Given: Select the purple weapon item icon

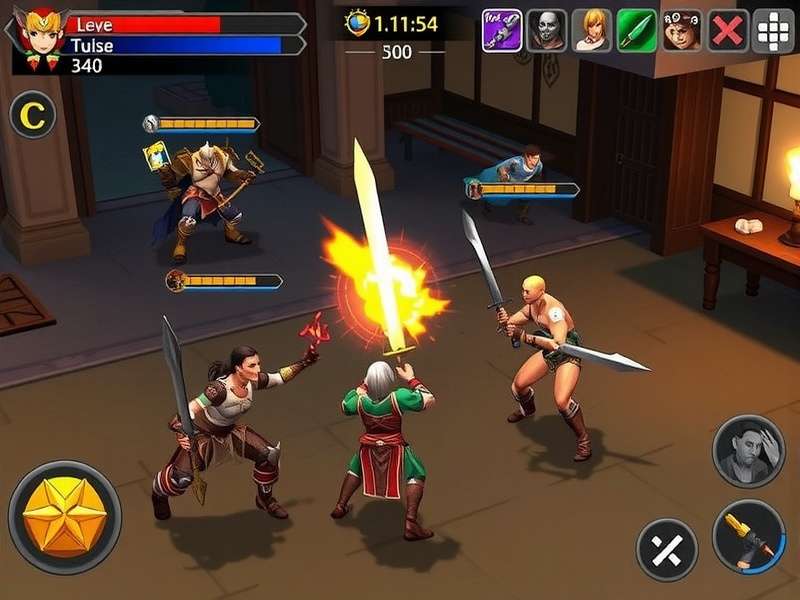Looking at the screenshot, I should coord(502,30).
